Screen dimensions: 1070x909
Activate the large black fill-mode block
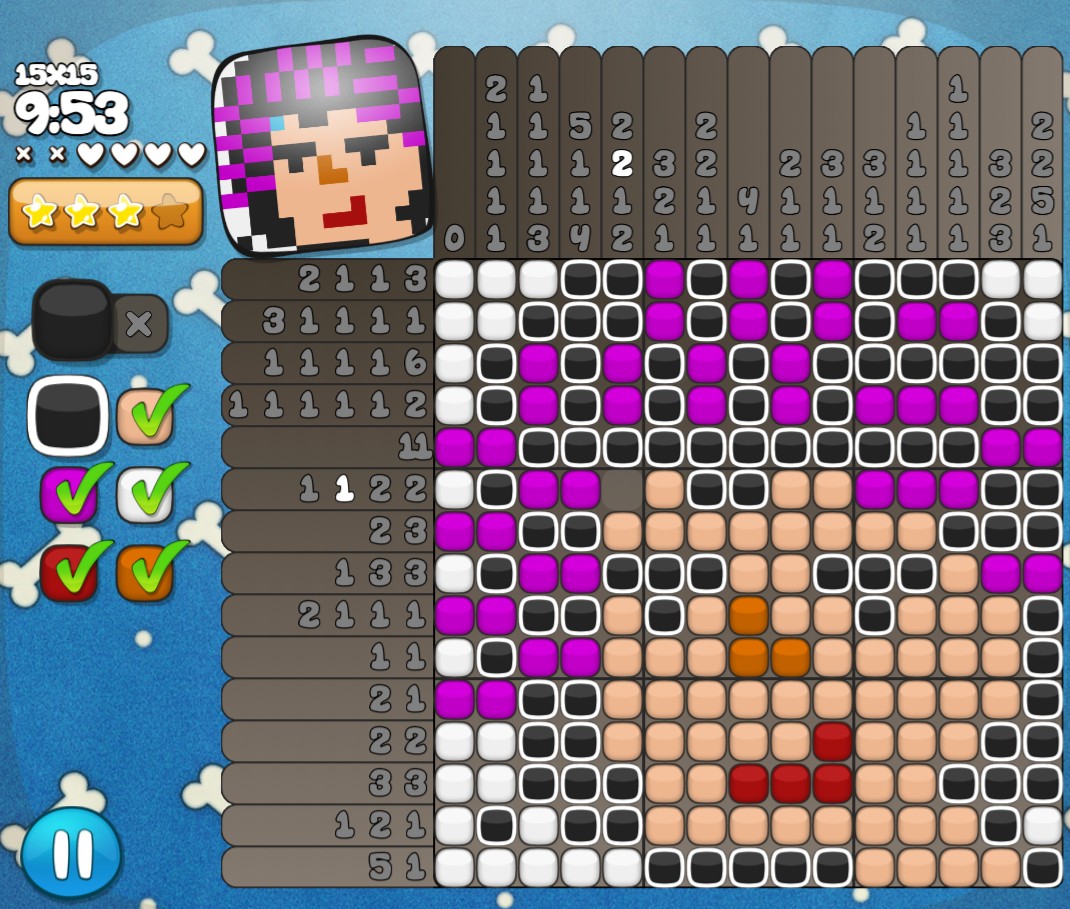(72, 319)
